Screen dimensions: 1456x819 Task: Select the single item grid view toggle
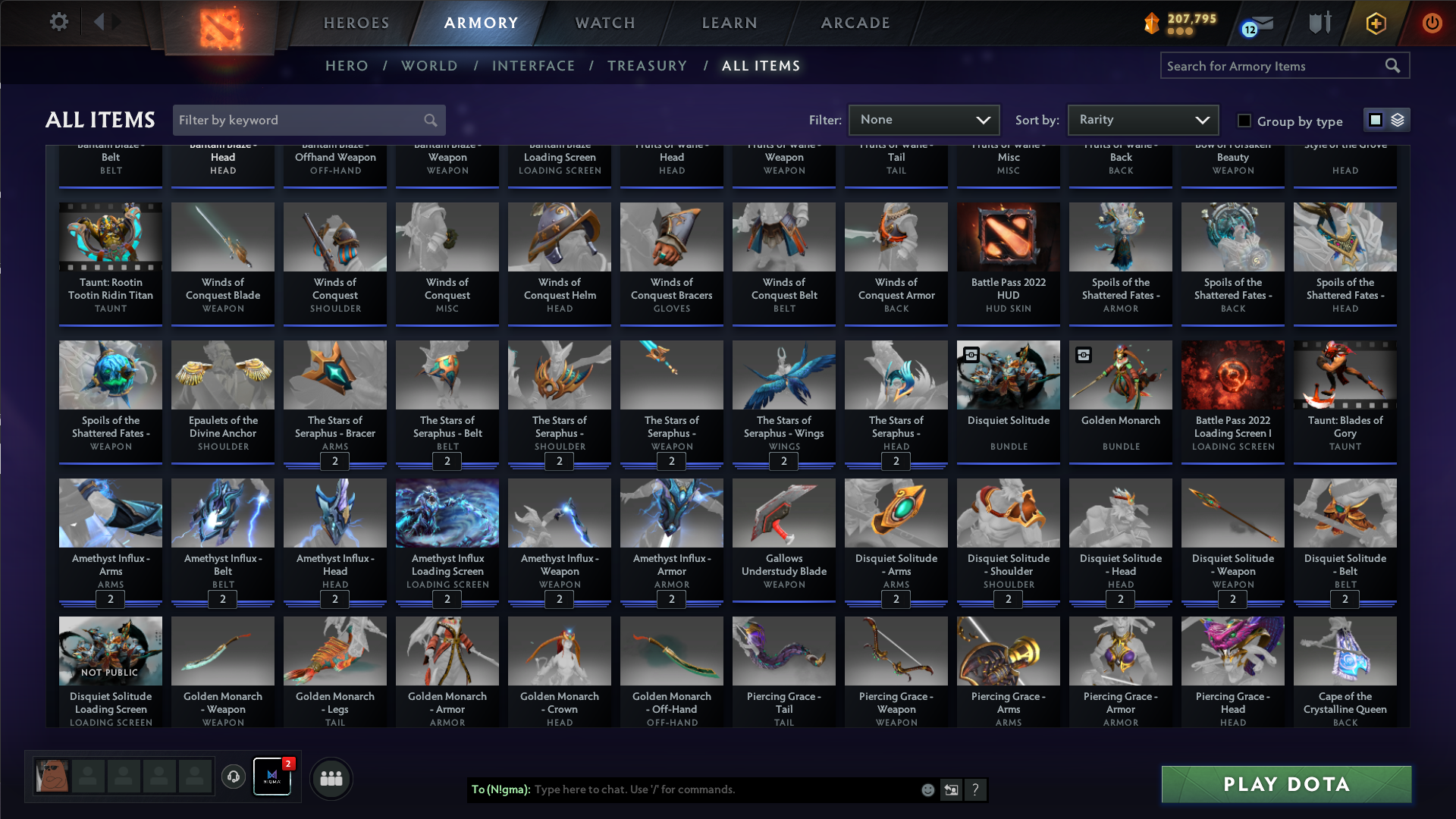coord(1376,120)
